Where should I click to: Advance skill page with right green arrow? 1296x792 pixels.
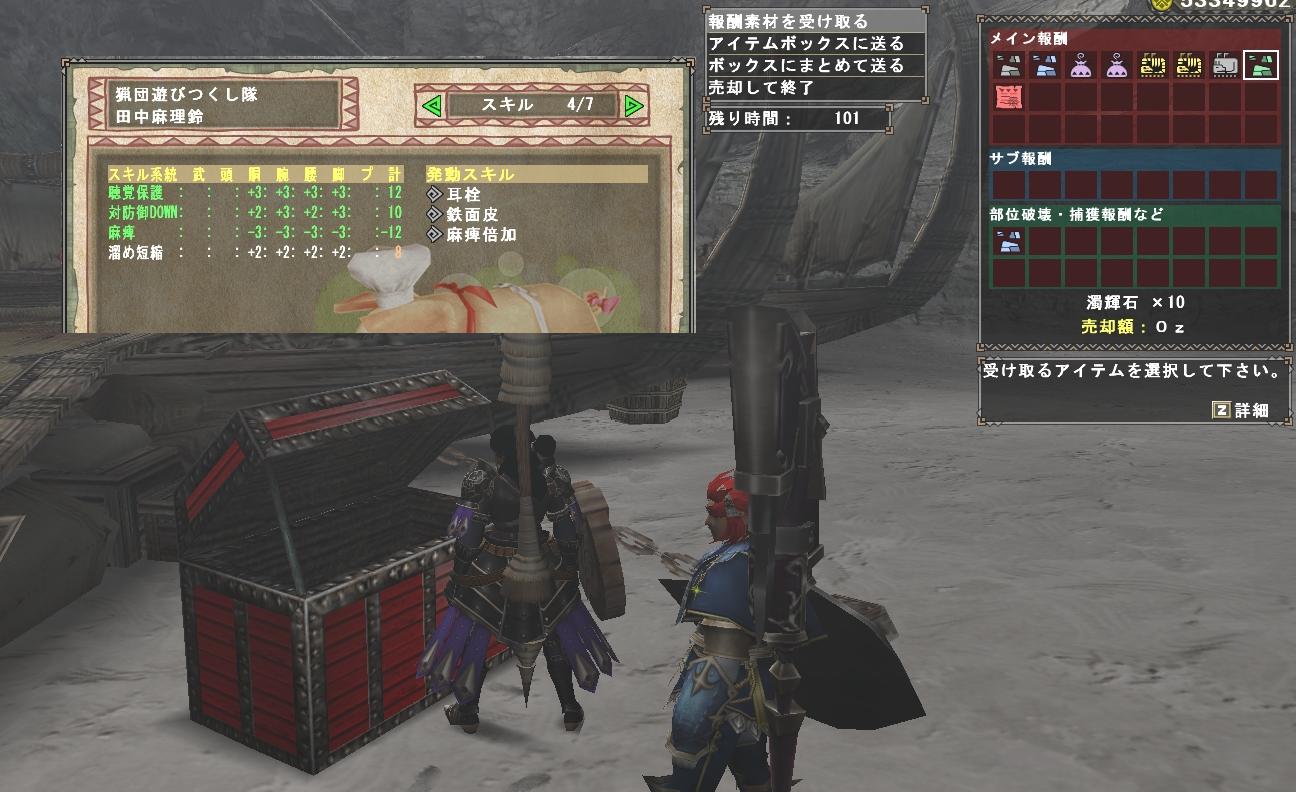tap(633, 105)
